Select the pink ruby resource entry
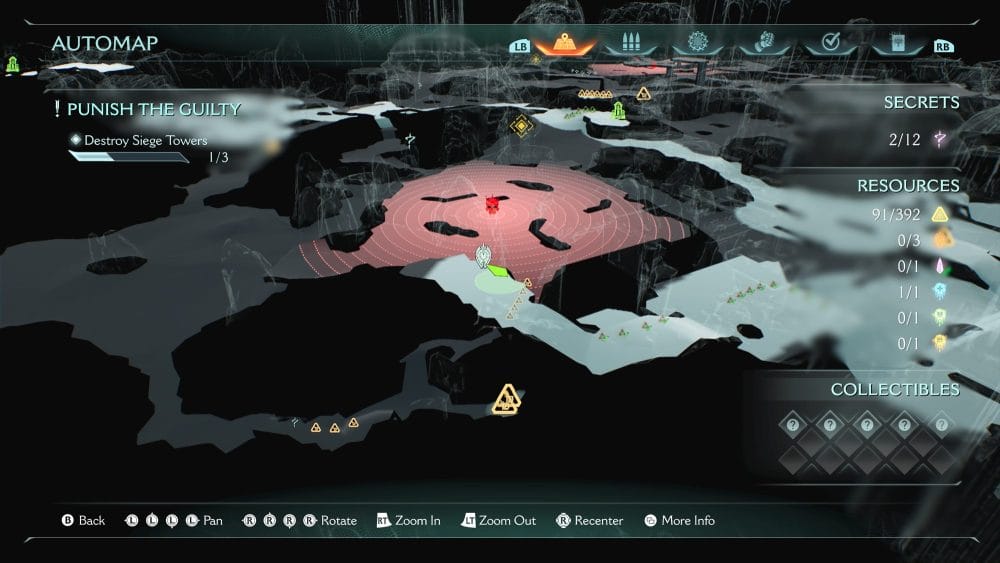 coord(940,265)
